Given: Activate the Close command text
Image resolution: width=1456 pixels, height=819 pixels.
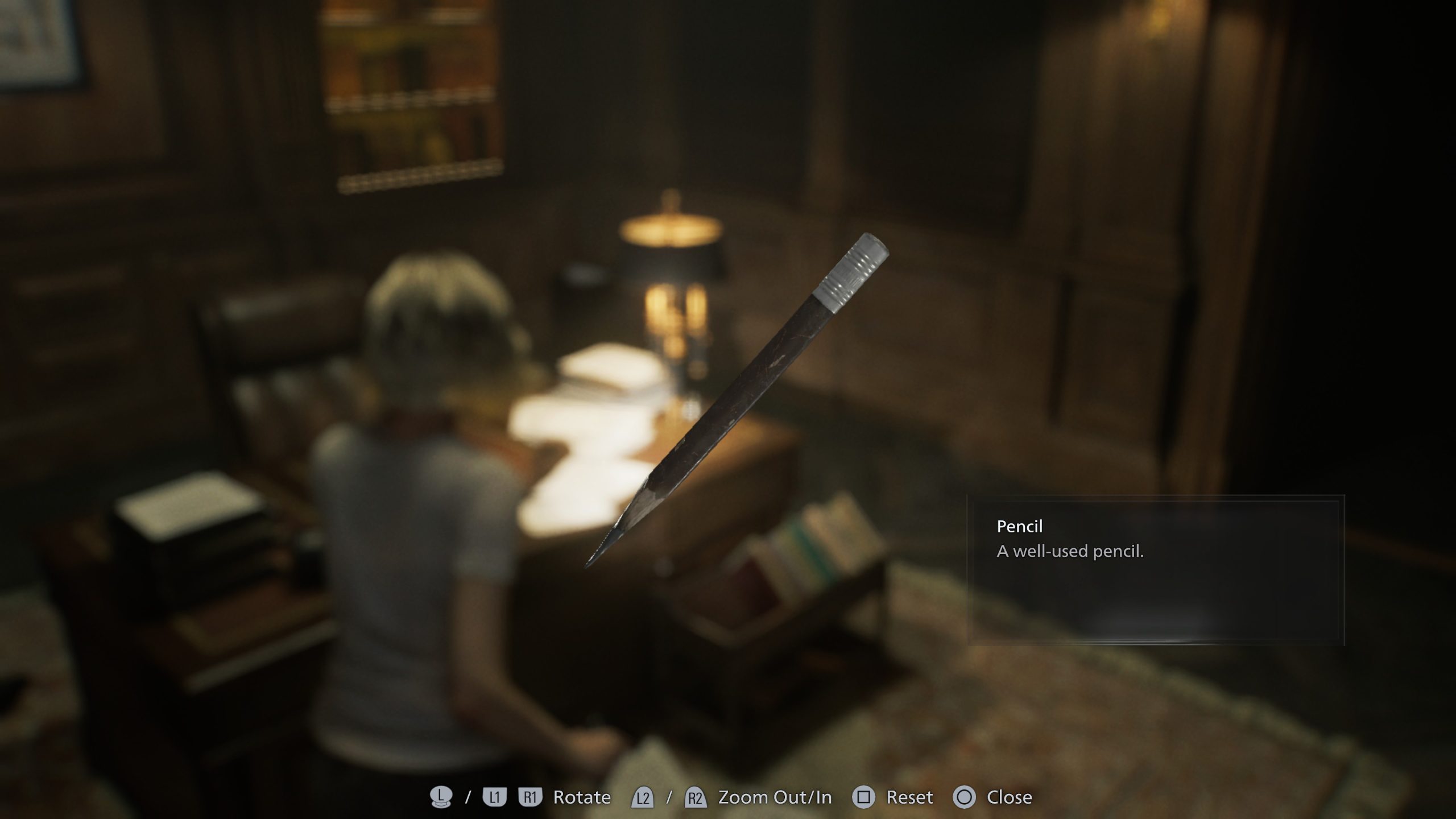Looking at the screenshot, I should coord(1011,796).
